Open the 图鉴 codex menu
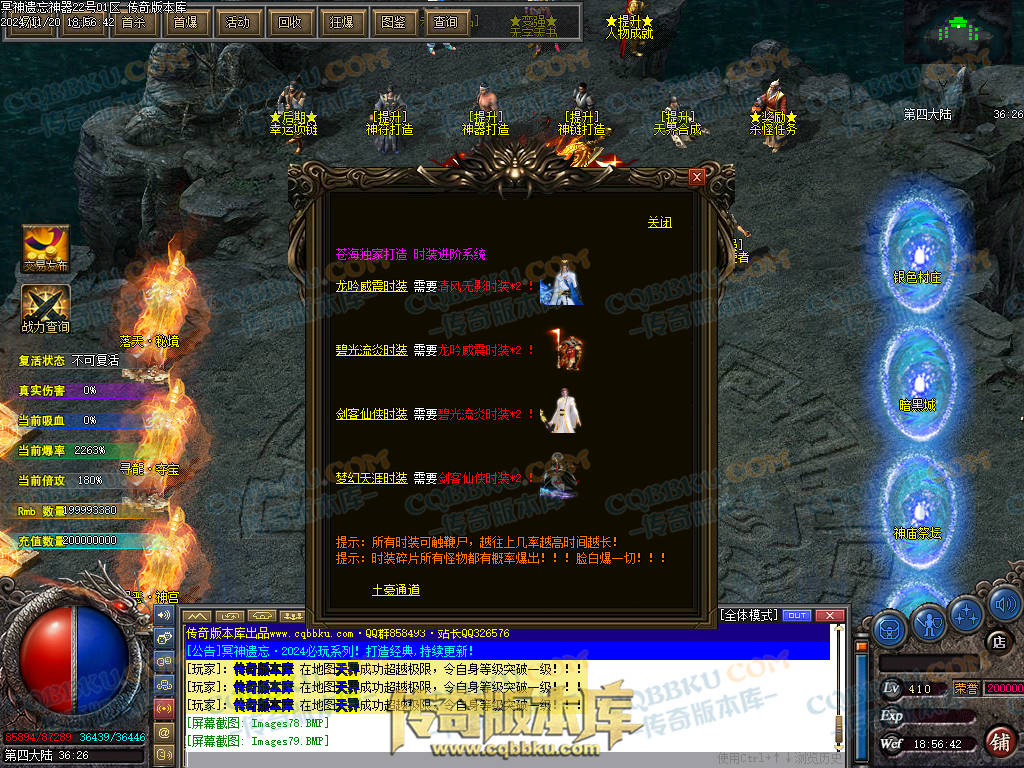This screenshot has height=768, width=1024. (394, 22)
